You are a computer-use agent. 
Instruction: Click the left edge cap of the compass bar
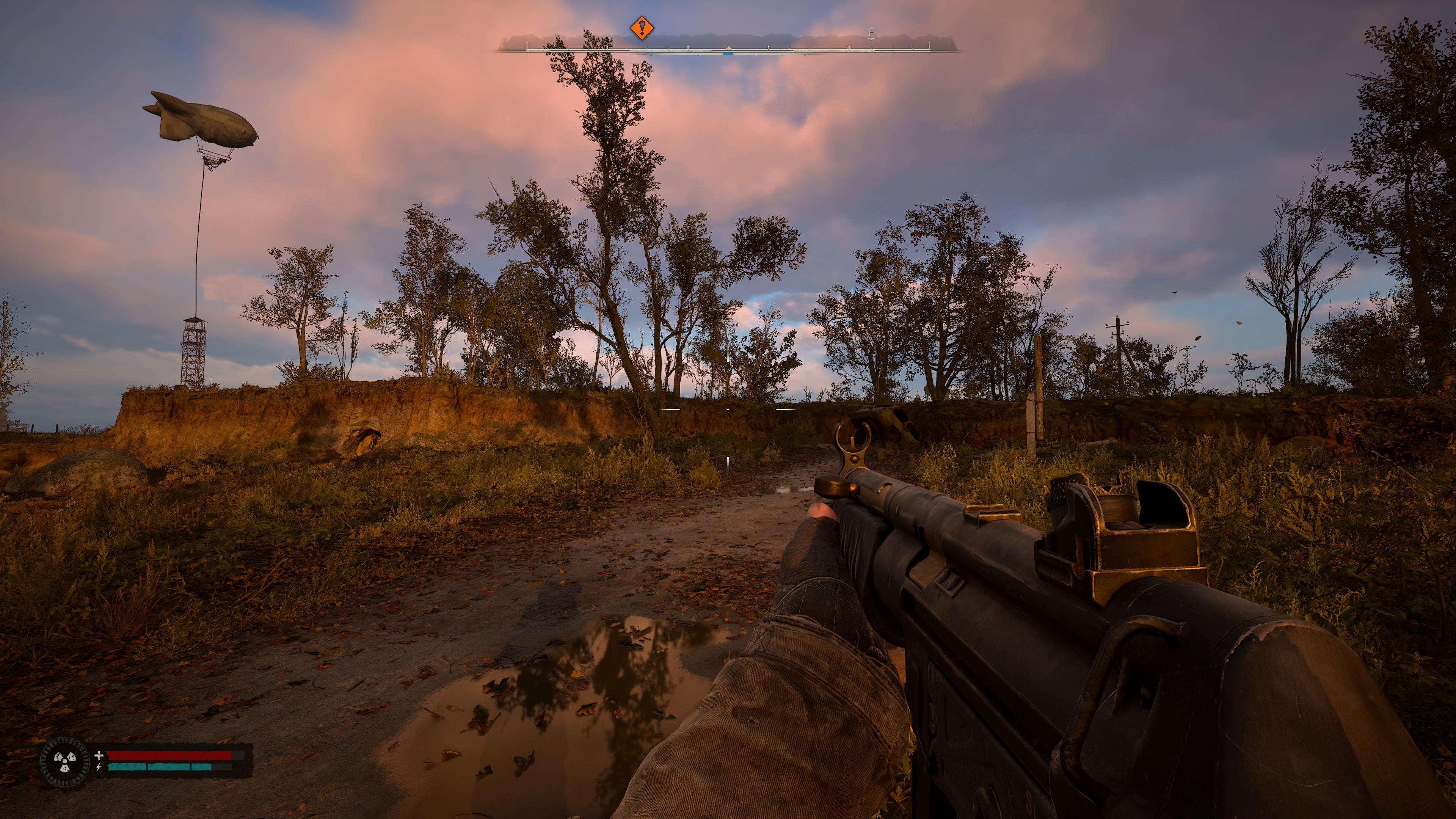[527, 47]
